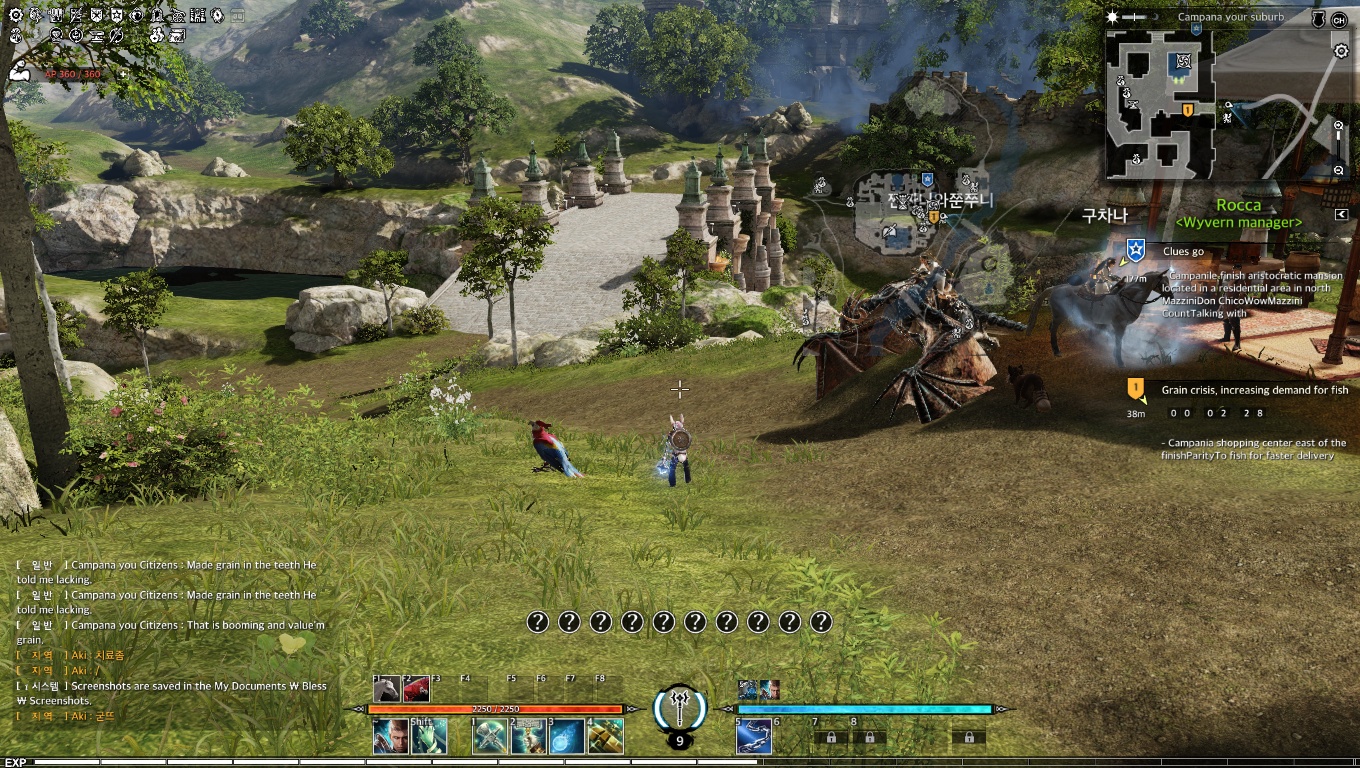Use the Shift green hand dodge skill
Image resolution: width=1360 pixels, height=768 pixels.
pos(429,737)
